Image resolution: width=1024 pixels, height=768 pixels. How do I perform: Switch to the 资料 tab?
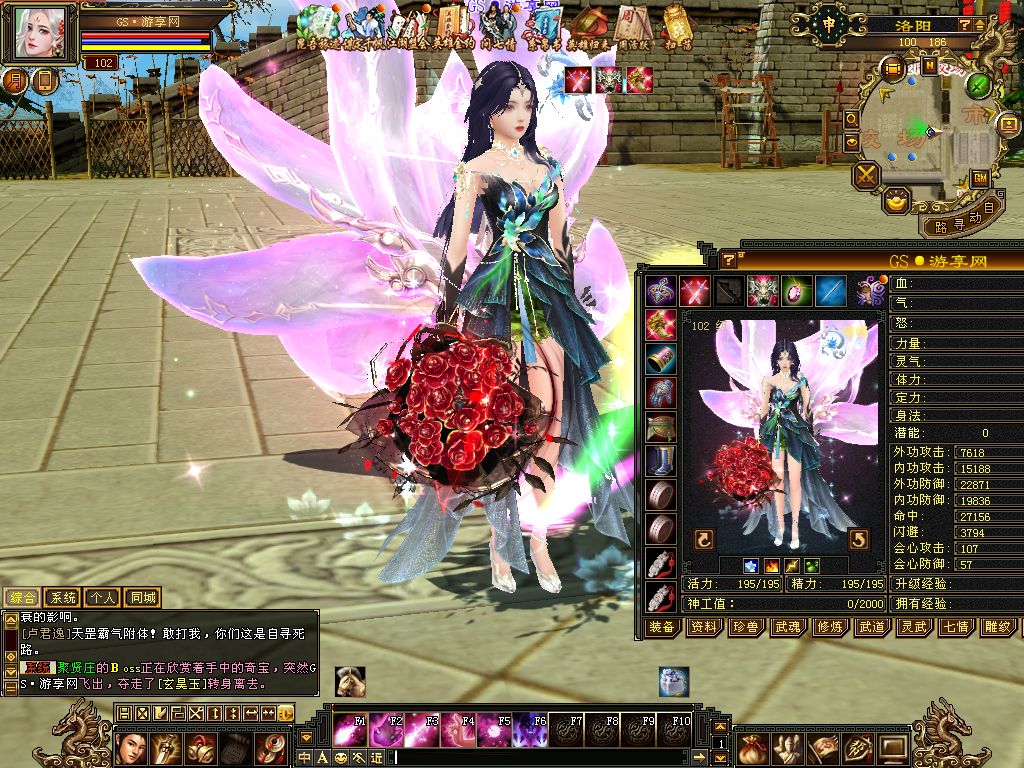703,627
